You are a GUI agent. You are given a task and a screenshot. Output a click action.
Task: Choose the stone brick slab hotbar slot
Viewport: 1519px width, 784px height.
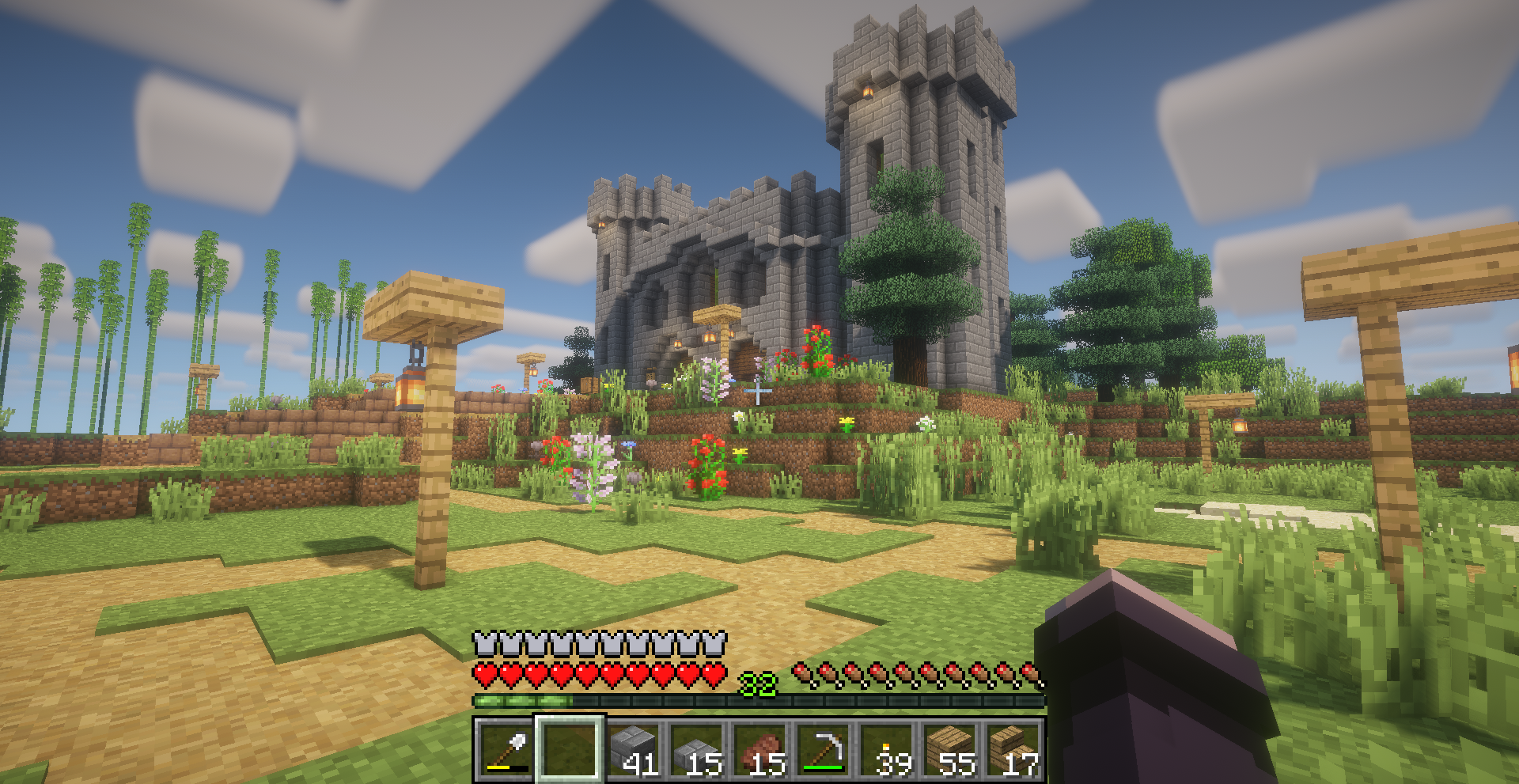pyautogui.click(x=697, y=748)
